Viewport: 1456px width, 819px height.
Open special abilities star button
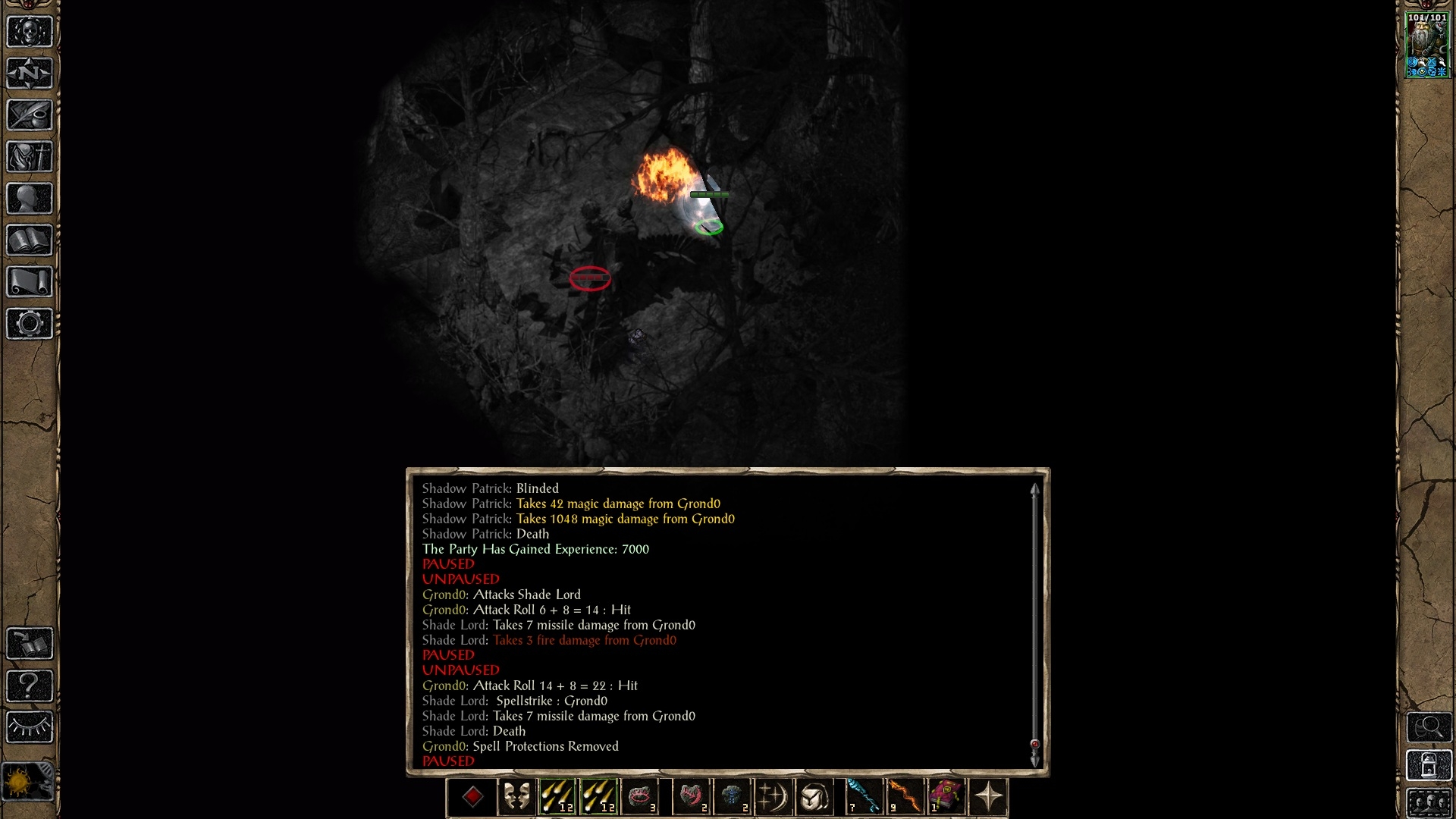click(x=988, y=797)
